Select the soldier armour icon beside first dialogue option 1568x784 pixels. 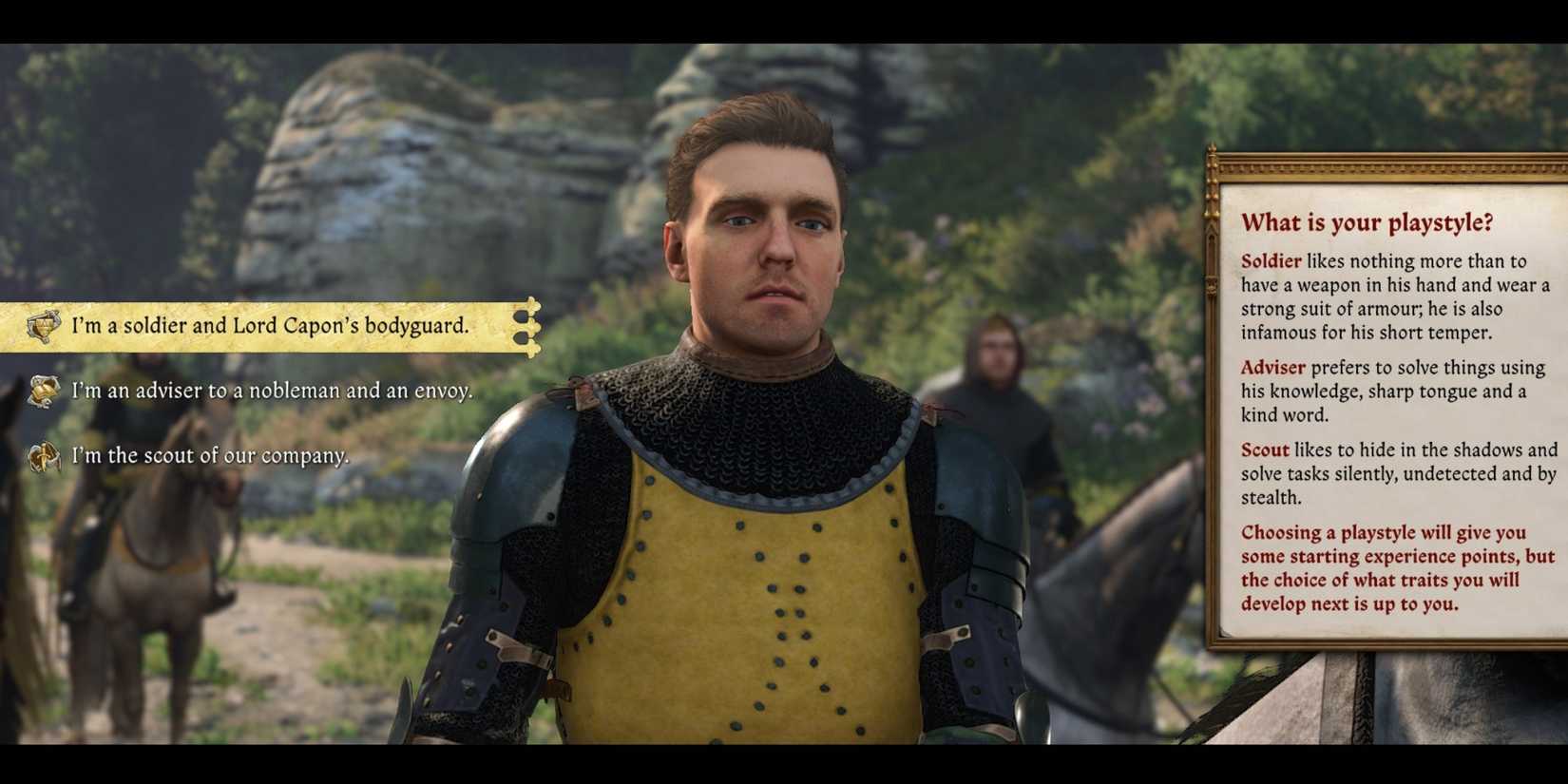pyautogui.click(x=41, y=327)
